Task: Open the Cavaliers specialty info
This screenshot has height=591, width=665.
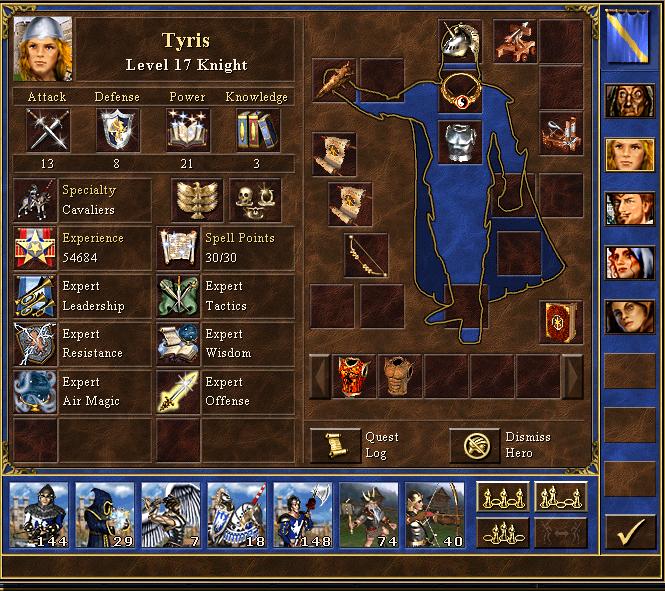Action: click(35, 200)
